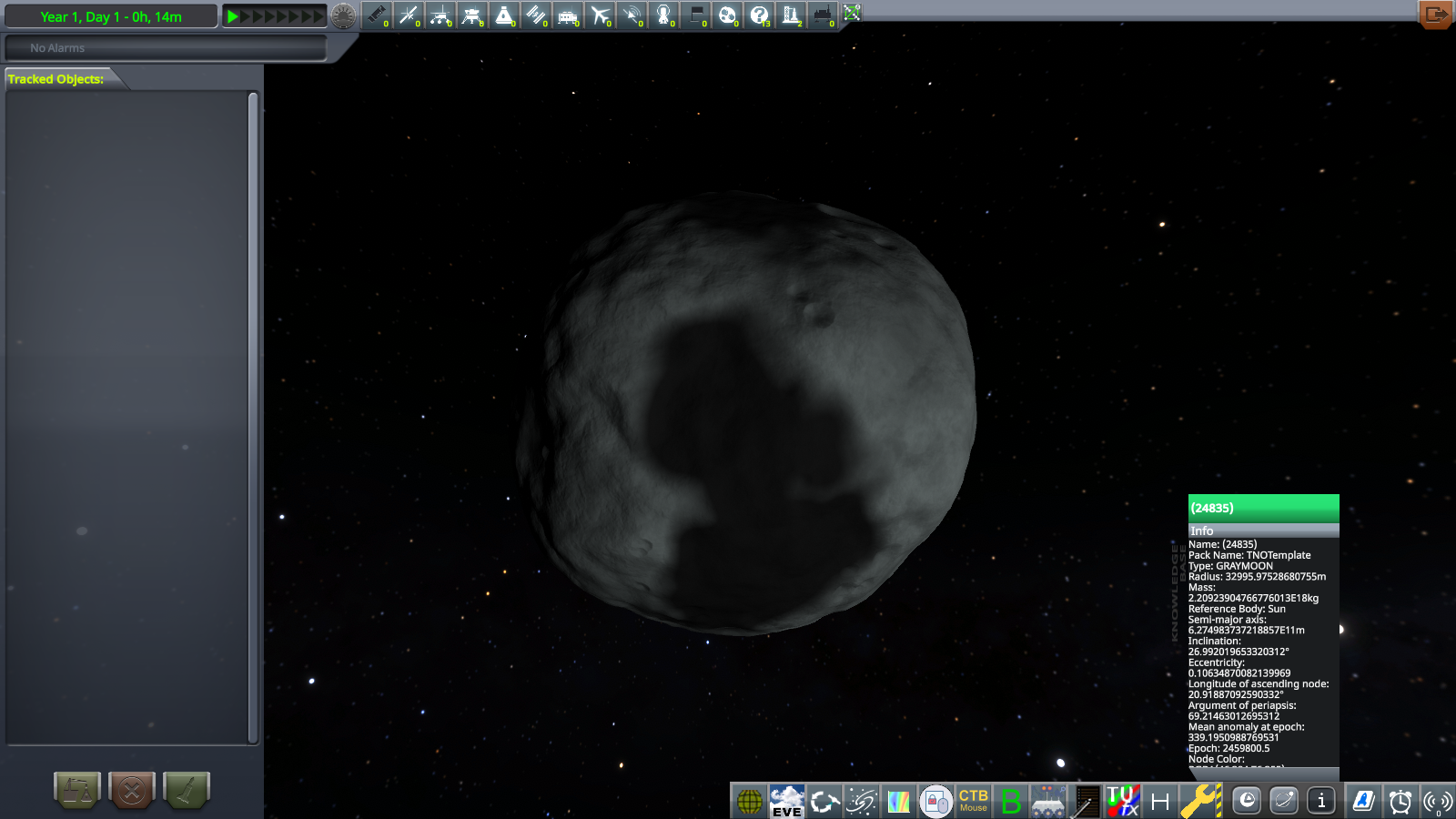Open the CTB Mouse toolbar button

click(973, 802)
